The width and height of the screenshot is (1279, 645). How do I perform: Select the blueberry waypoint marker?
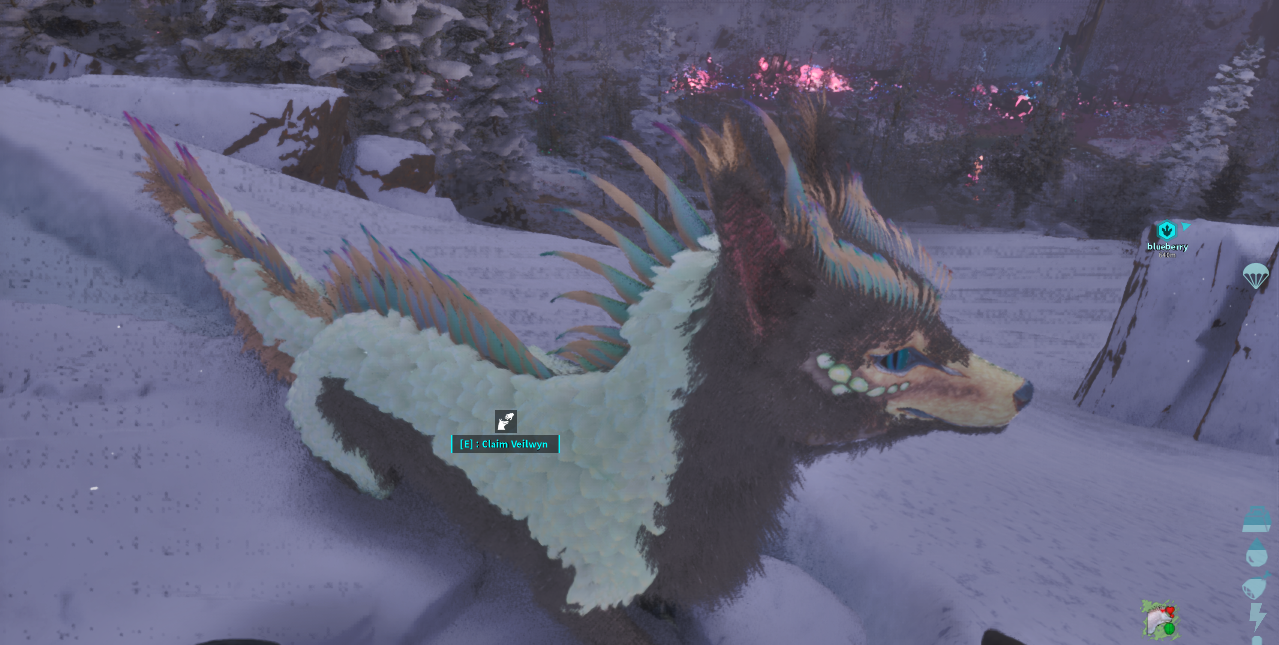(1166, 232)
